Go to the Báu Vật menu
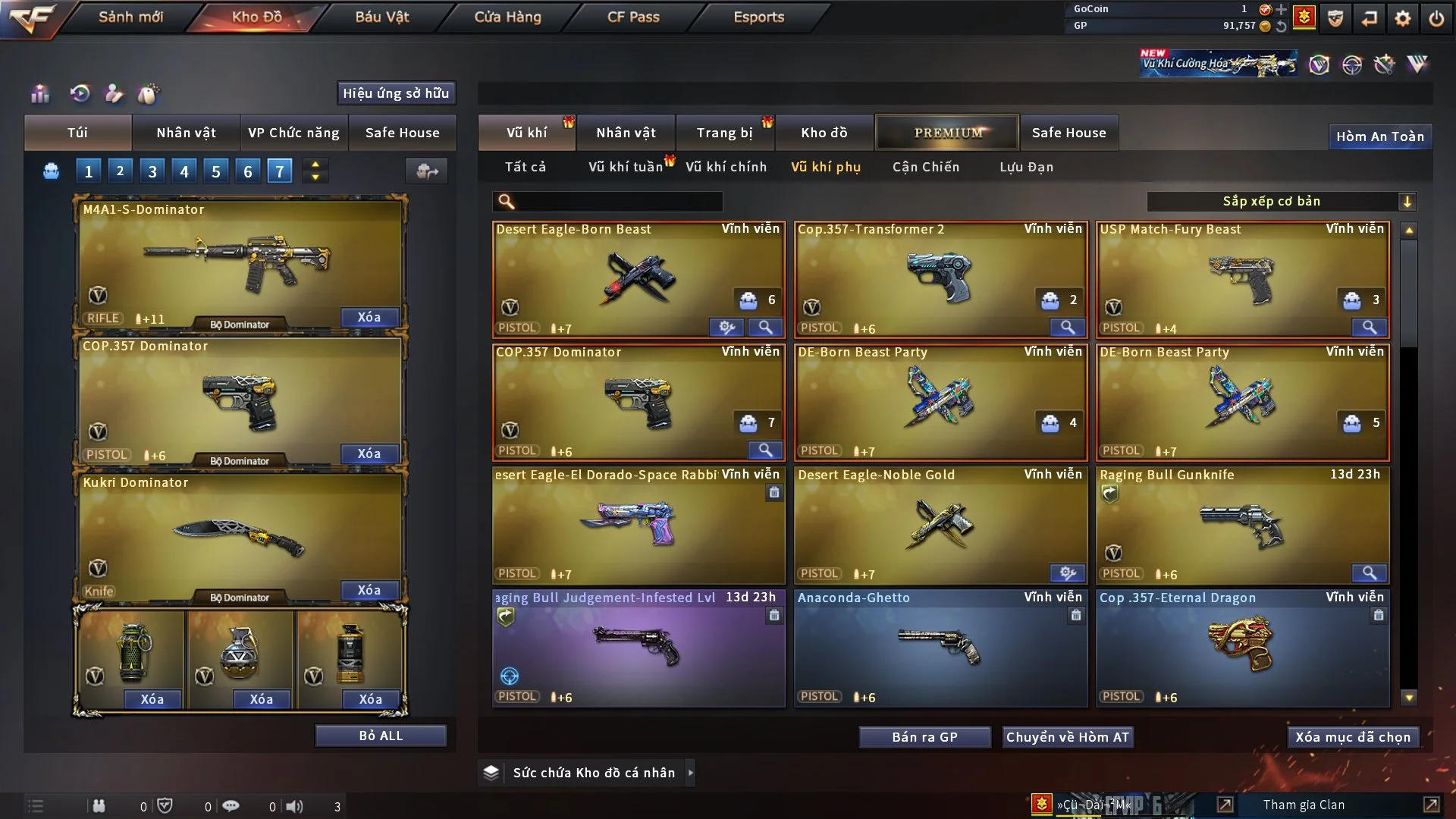The height and width of the screenshot is (819, 1456). (381, 17)
